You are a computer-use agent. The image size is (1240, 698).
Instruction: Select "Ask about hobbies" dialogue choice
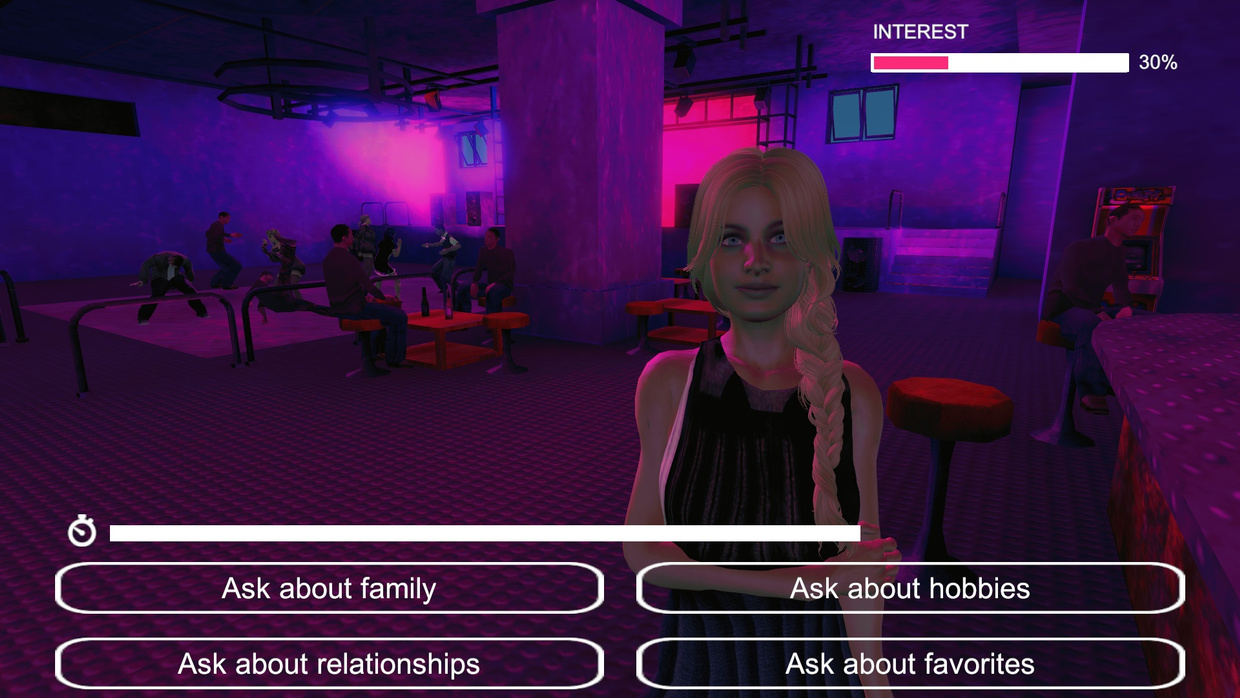pyautogui.click(x=910, y=588)
